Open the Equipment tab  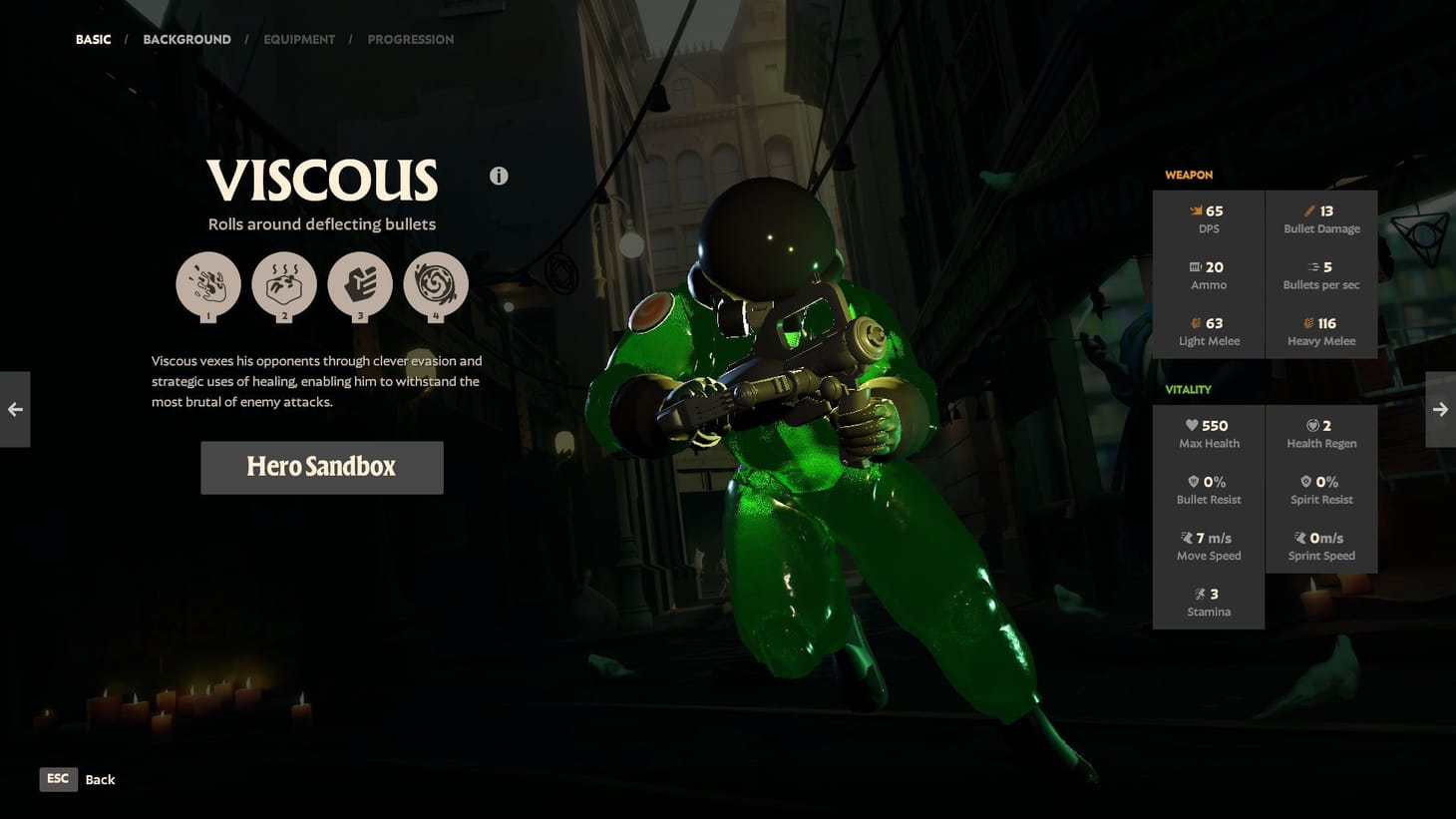click(299, 39)
